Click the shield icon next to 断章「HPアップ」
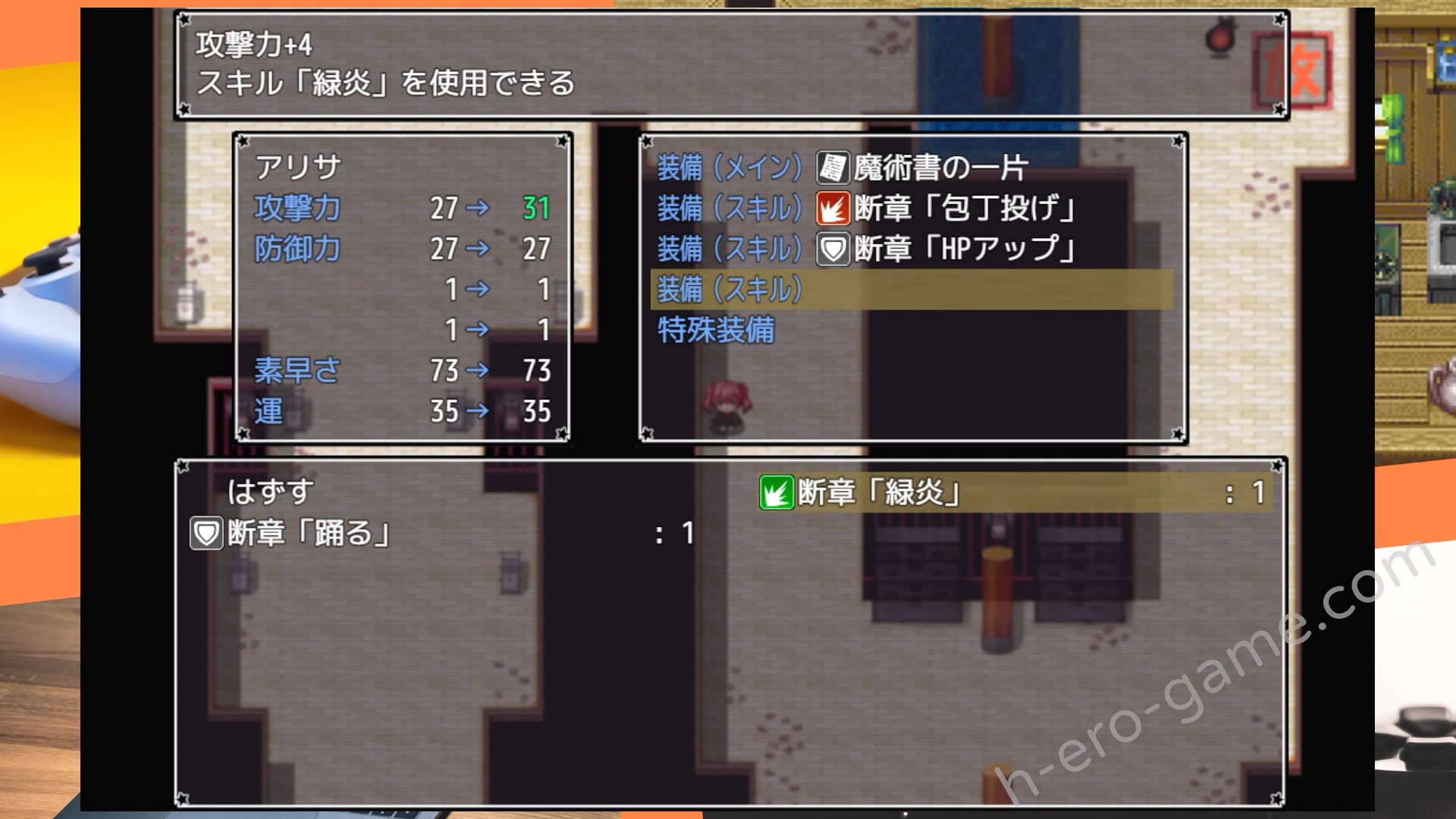This screenshot has height=819, width=1456. click(x=831, y=250)
